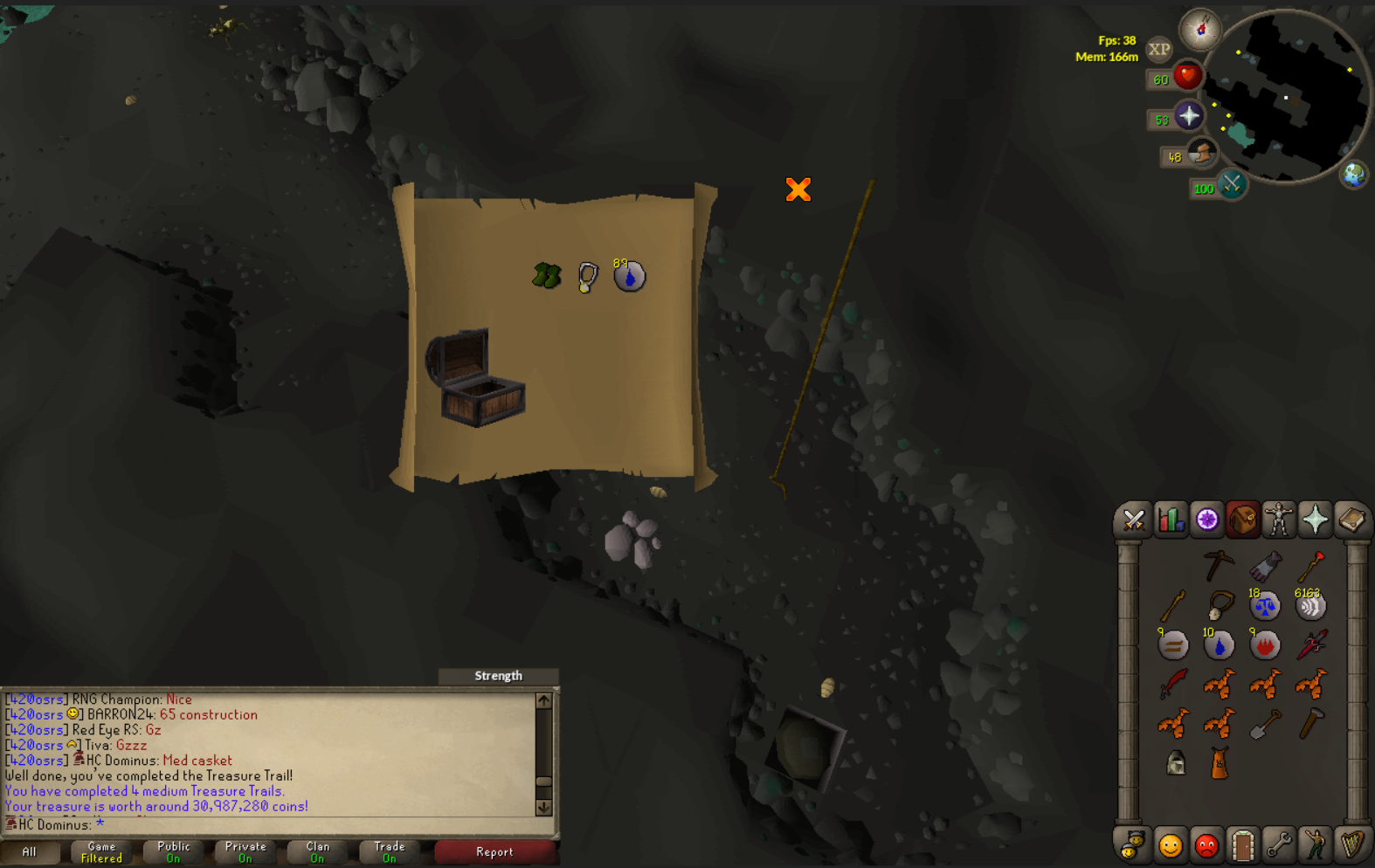Toggle Public chat off
The width and height of the screenshot is (1375, 868).
[x=172, y=851]
